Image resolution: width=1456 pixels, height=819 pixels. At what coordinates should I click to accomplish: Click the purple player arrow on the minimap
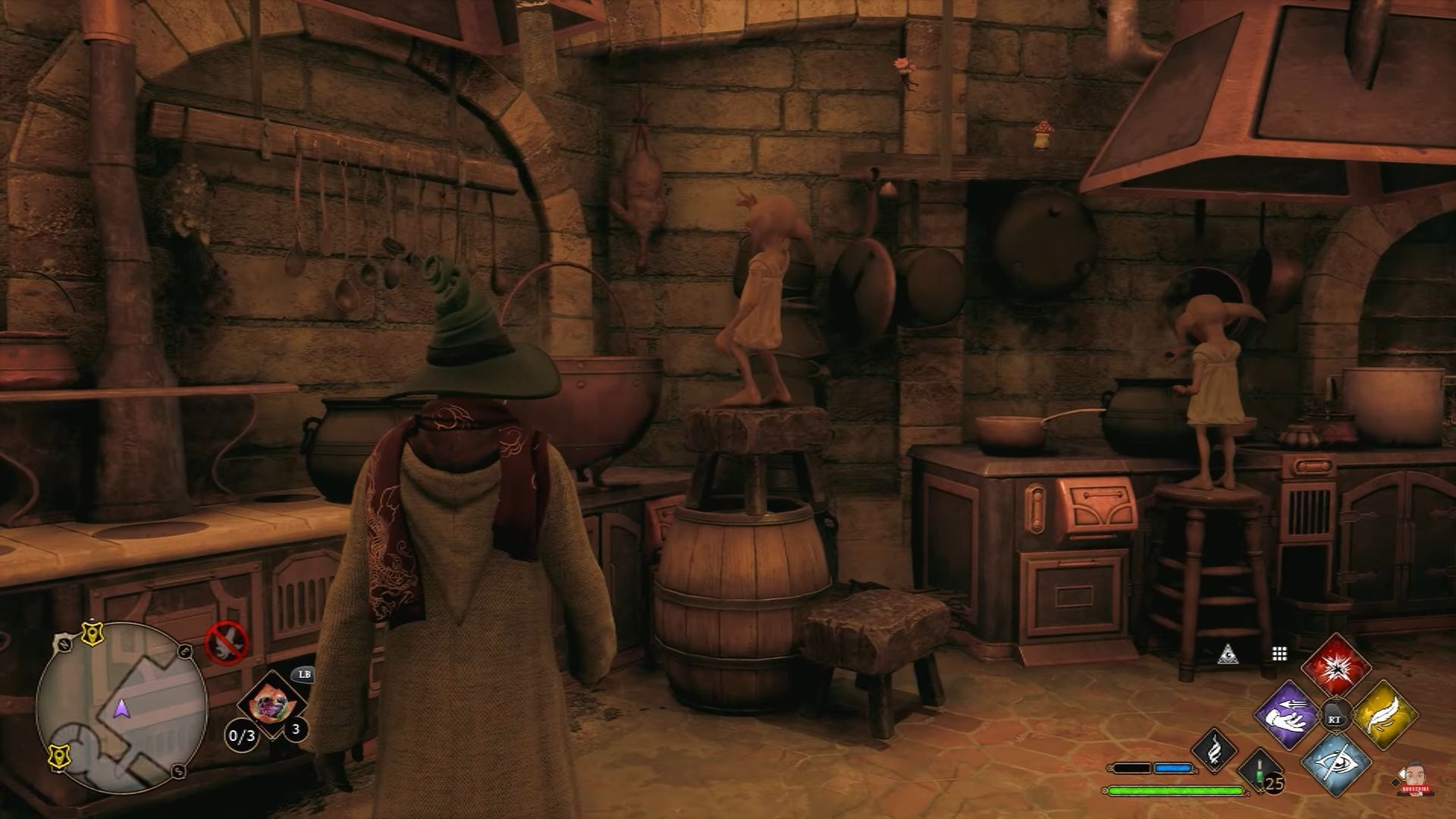coord(121,708)
